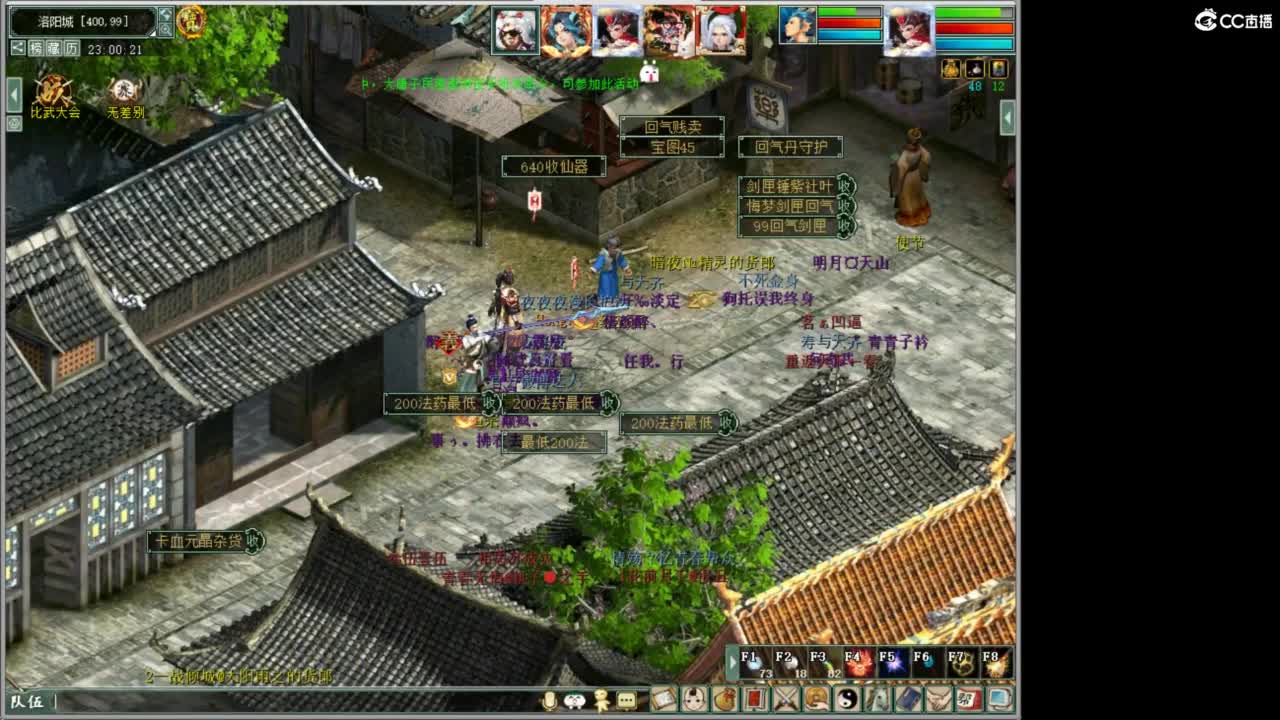
Task: Expand the F-key hotbar with the side arrow
Action: 734,662
